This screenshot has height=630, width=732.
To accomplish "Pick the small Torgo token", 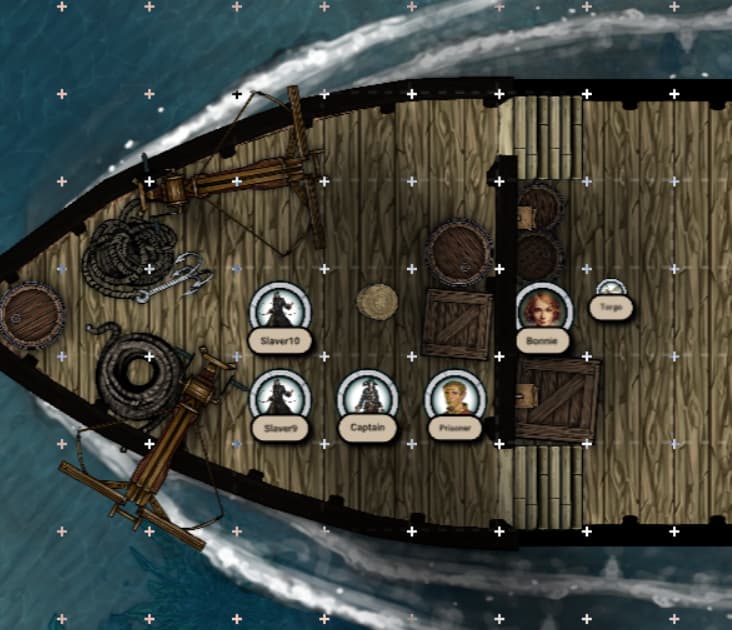I will coord(611,290).
